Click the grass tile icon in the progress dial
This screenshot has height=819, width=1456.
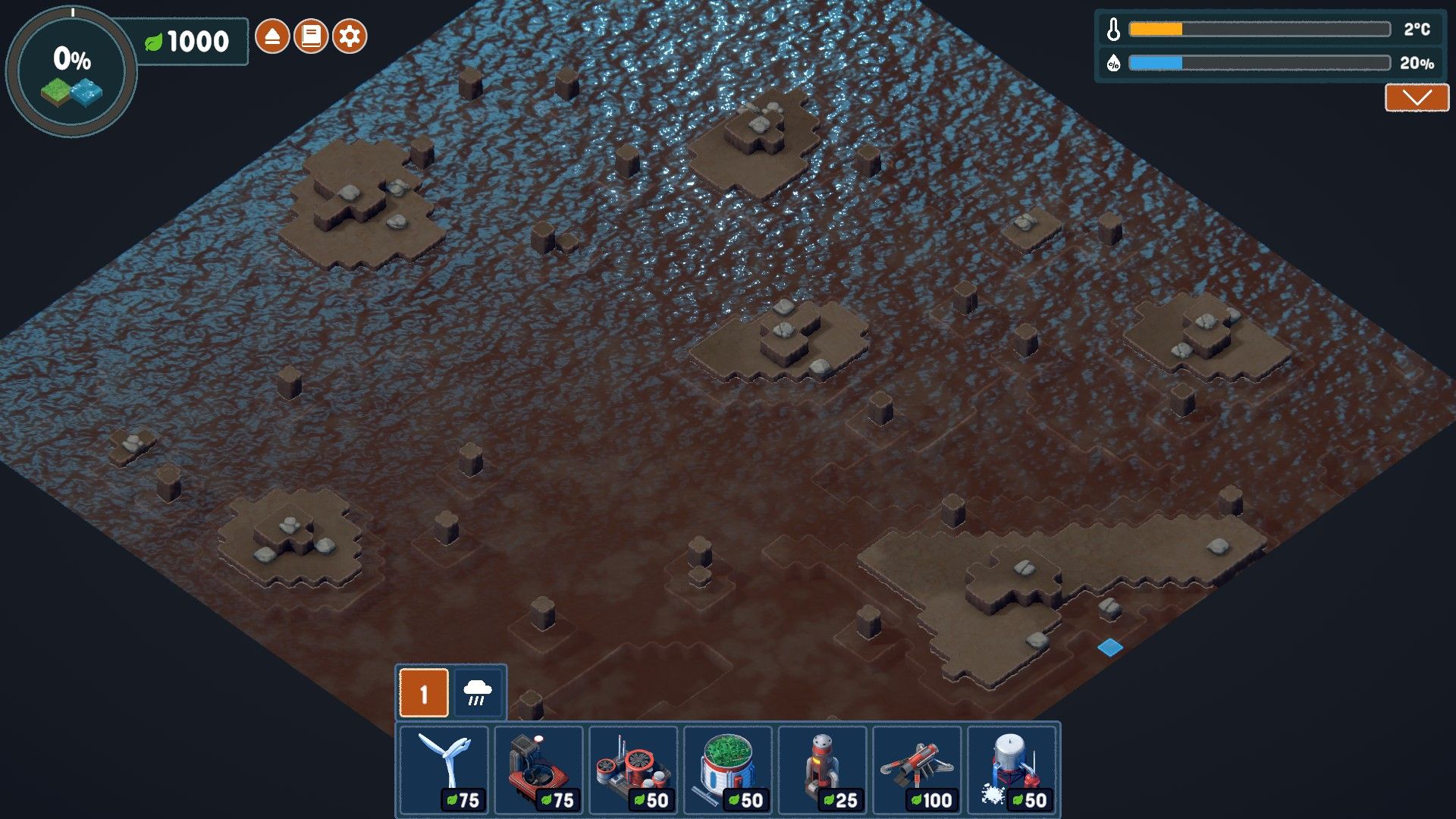click(x=55, y=90)
